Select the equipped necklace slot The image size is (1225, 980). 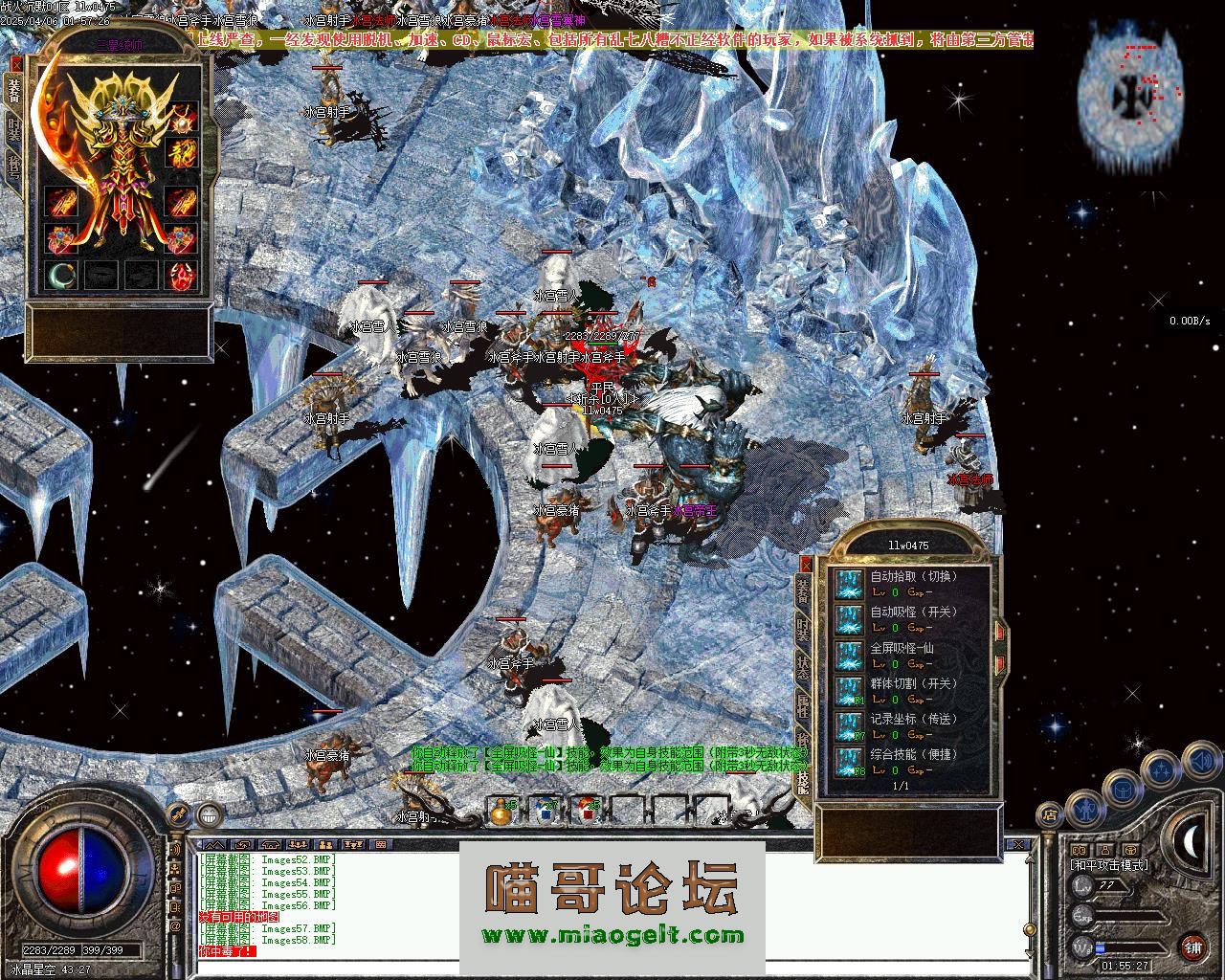coord(183,120)
